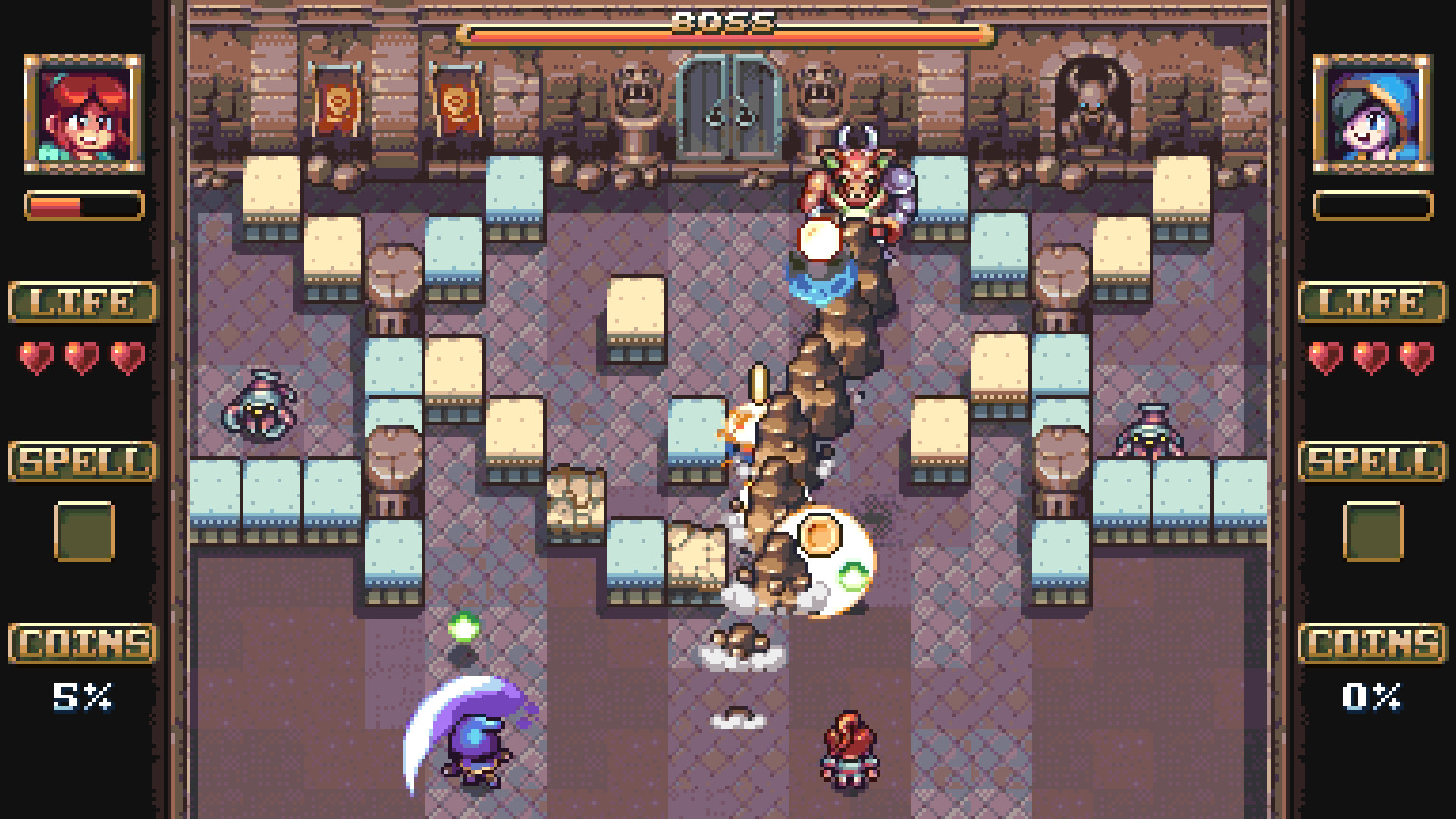1456x819 pixels.
Task: Click the first heart under the left LIFE label
Action: [x=36, y=353]
